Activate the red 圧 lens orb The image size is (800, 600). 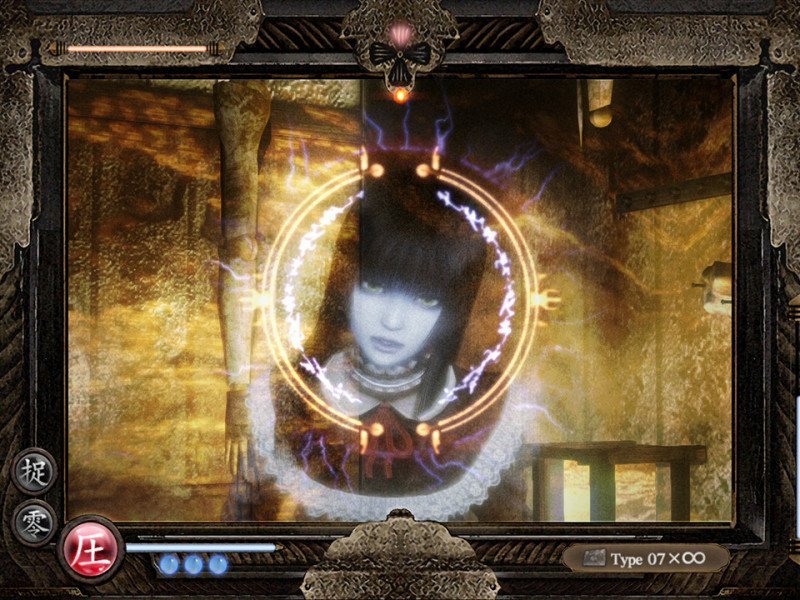tap(89, 550)
